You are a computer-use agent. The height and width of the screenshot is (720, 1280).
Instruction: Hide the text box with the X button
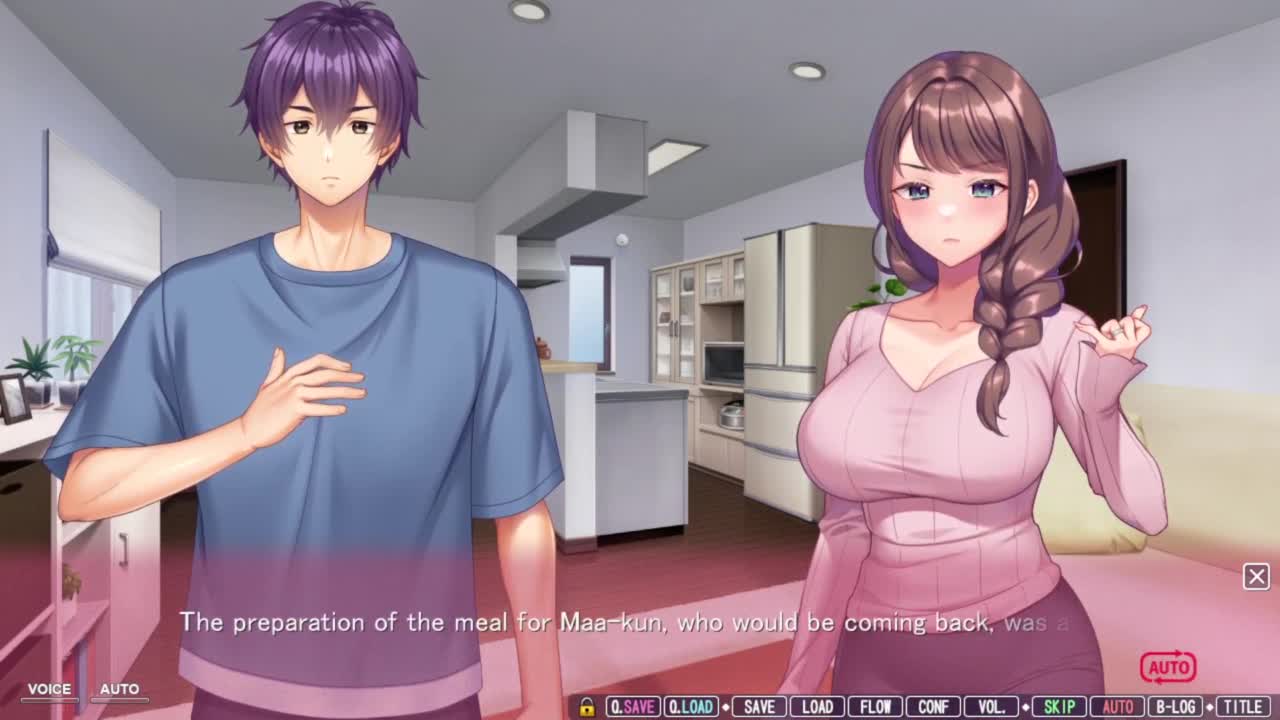point(1256,576)
